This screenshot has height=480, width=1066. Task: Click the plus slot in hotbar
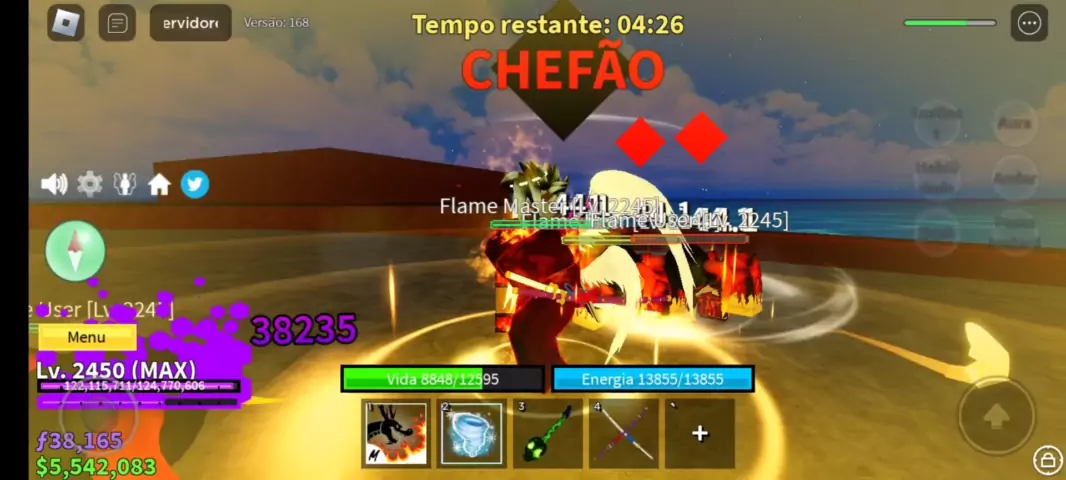click(x=700, y=433)
